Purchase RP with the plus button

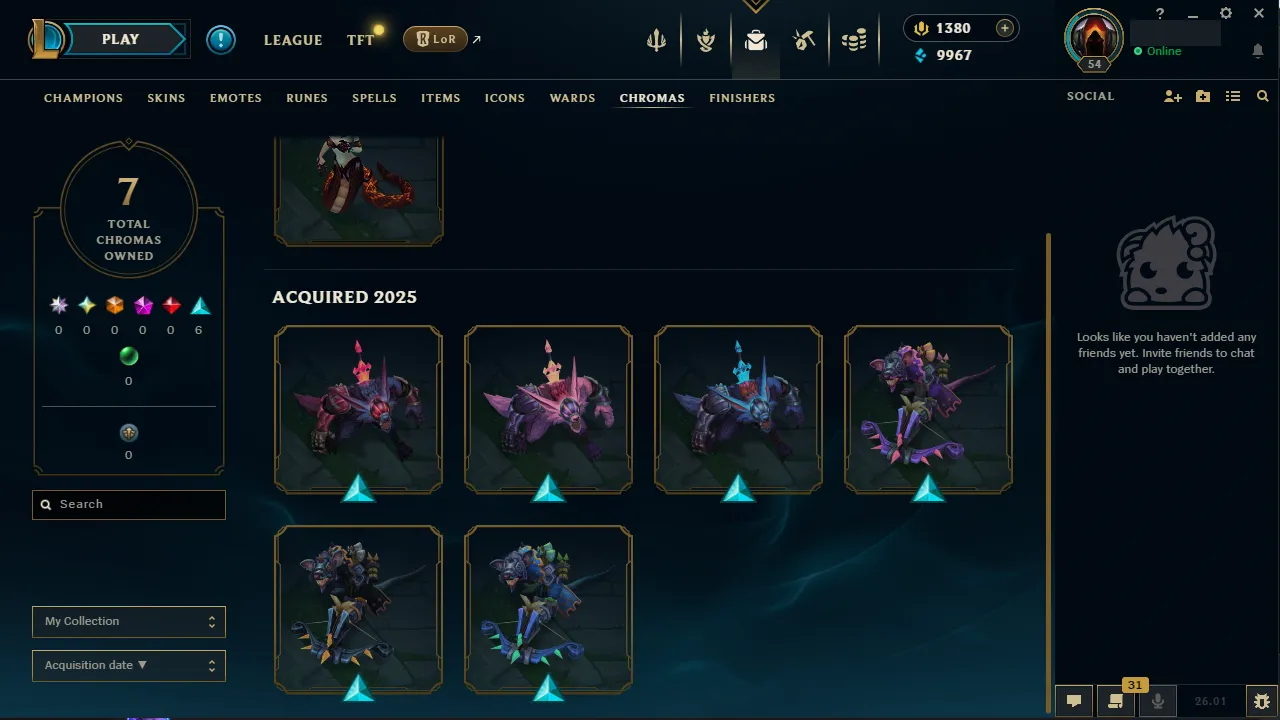coord(1004,28)
